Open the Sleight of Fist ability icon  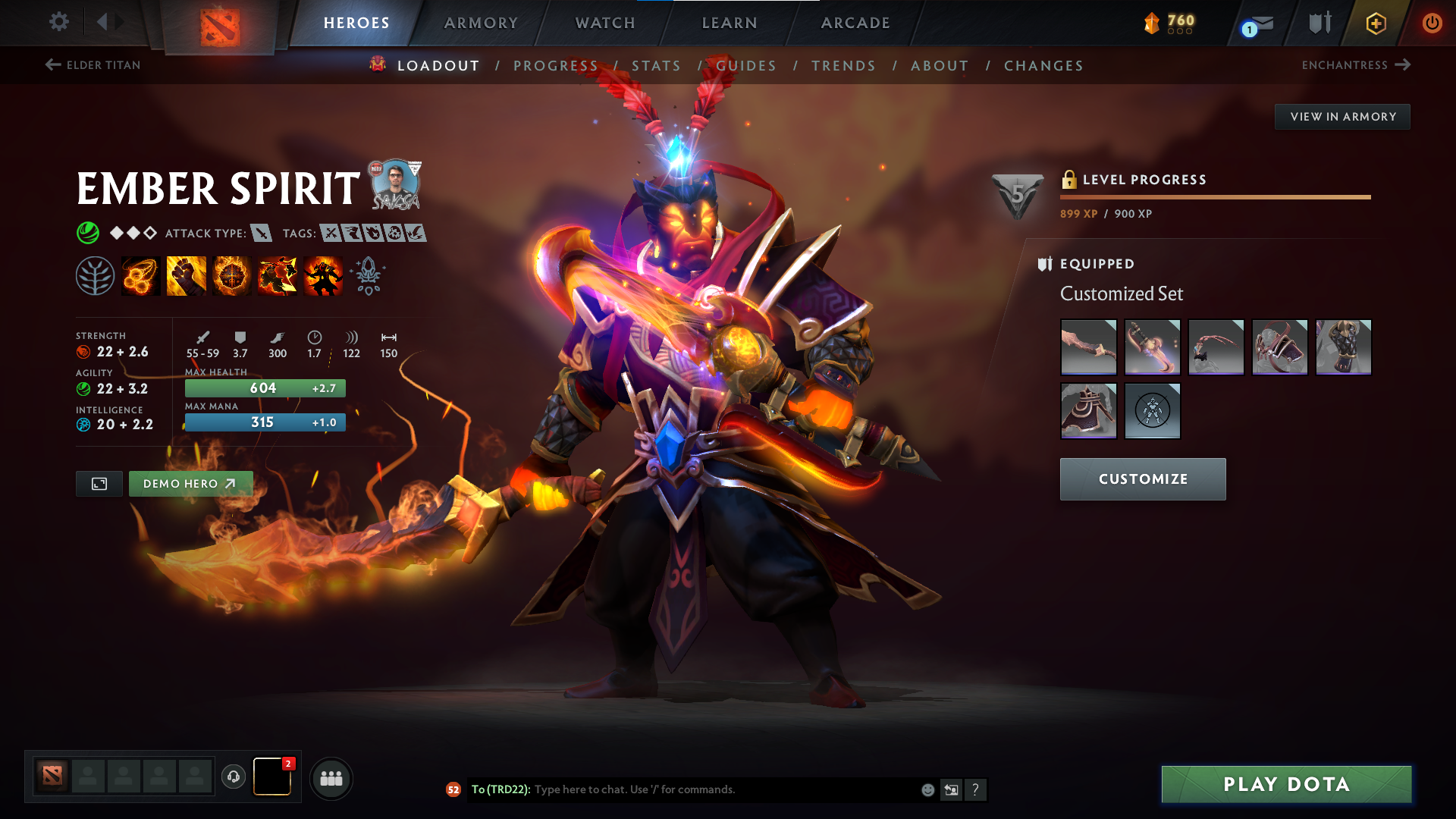tap(186, 275)
